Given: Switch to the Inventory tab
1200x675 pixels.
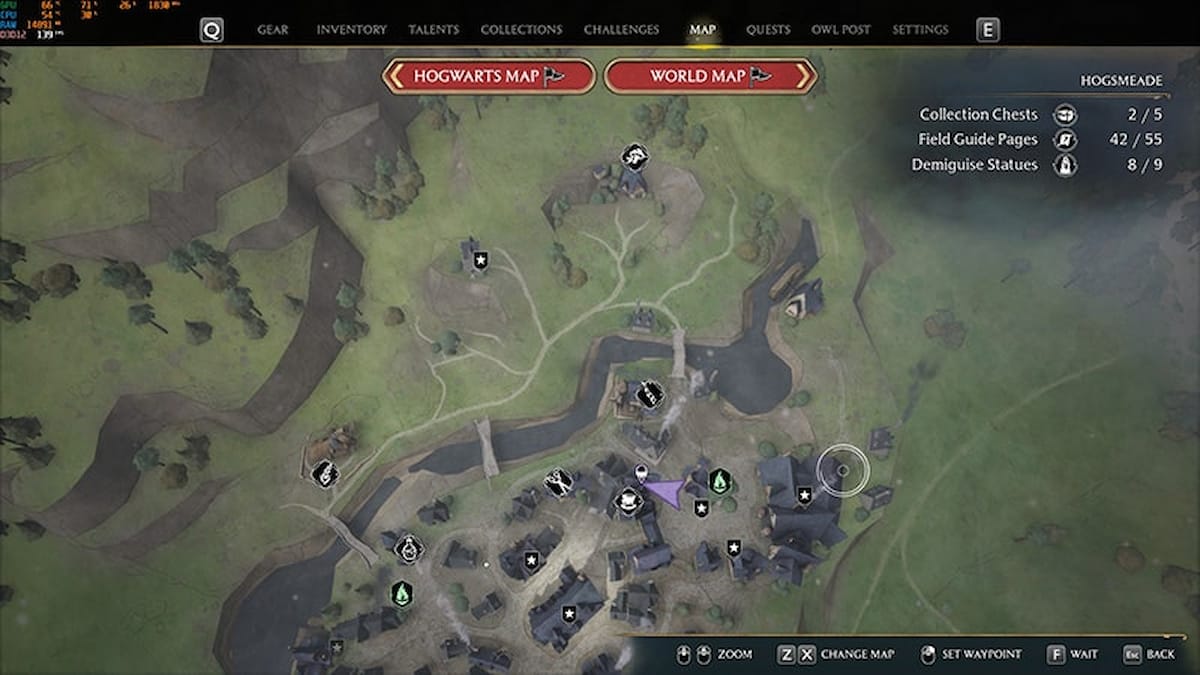Looking at the screenshot, I should 351,30.
